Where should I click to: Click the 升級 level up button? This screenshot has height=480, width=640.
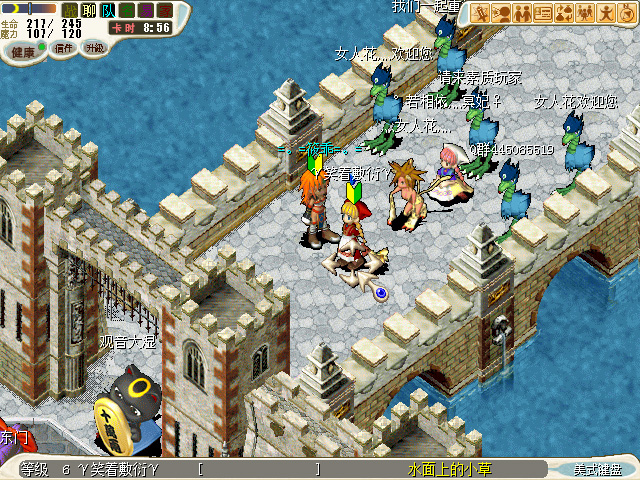(95, 47)
